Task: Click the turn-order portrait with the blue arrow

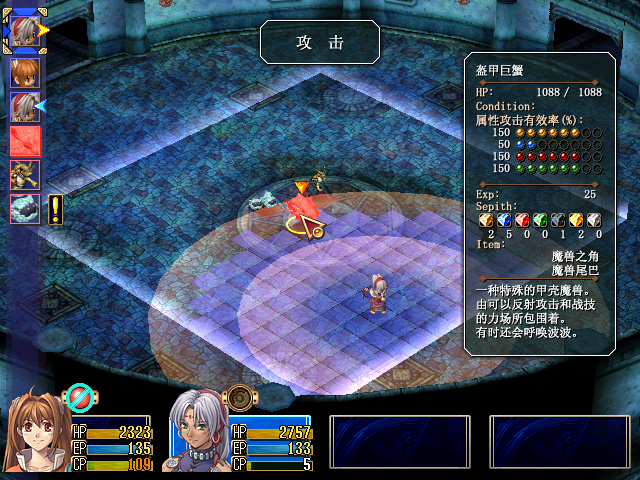Action: point(24,107)
